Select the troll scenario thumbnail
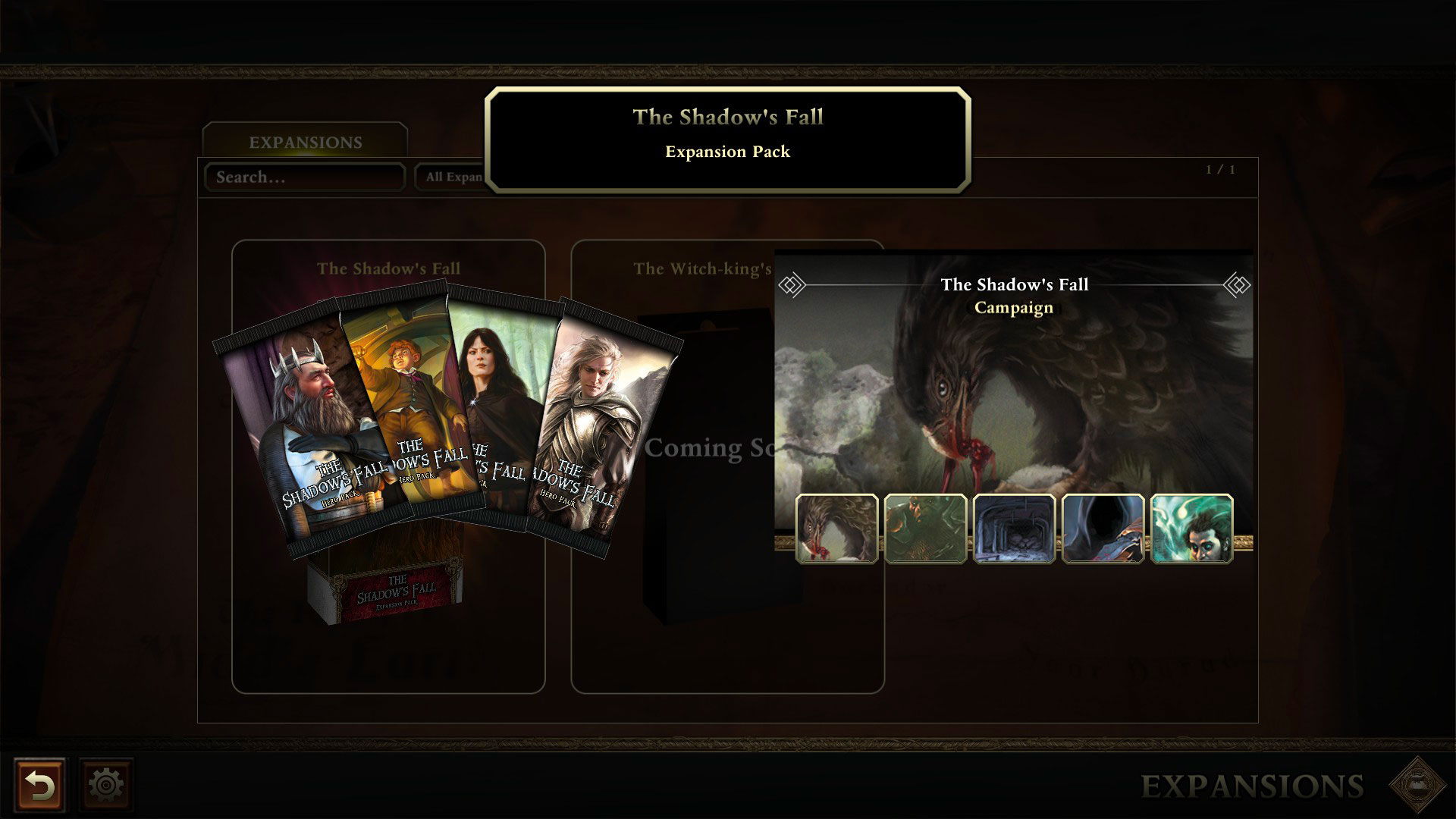Screen dimensions: 1456x819 (x=927, y=527)
